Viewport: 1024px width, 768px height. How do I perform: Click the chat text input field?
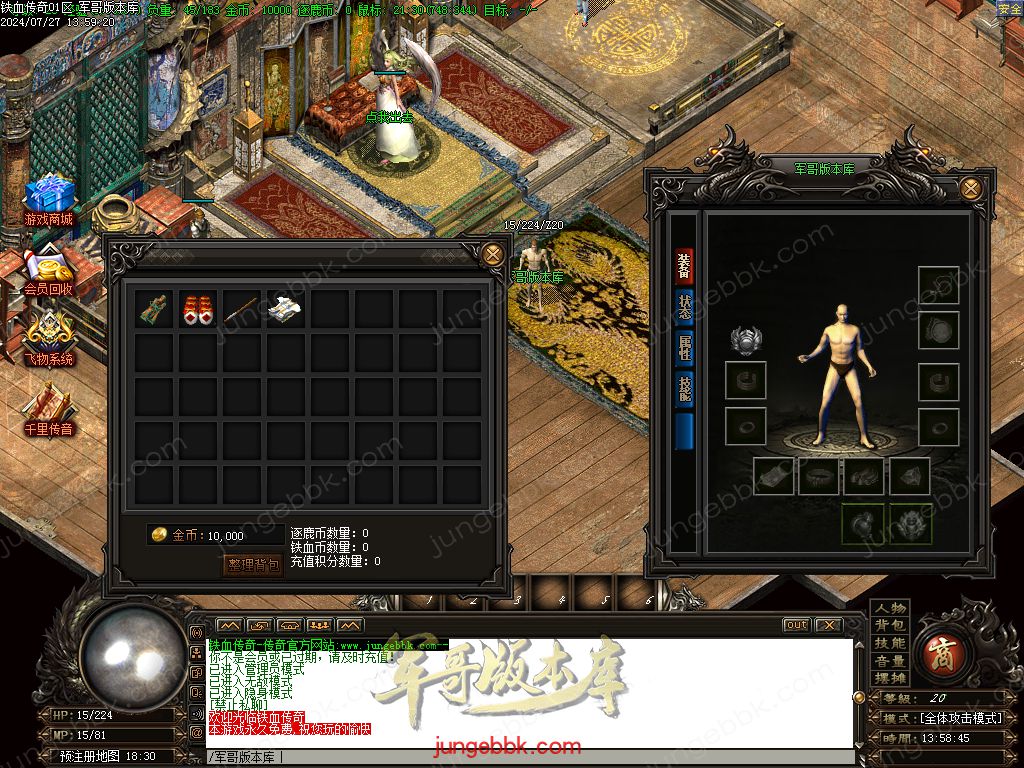pyautogui.click(x=530, y=756)
